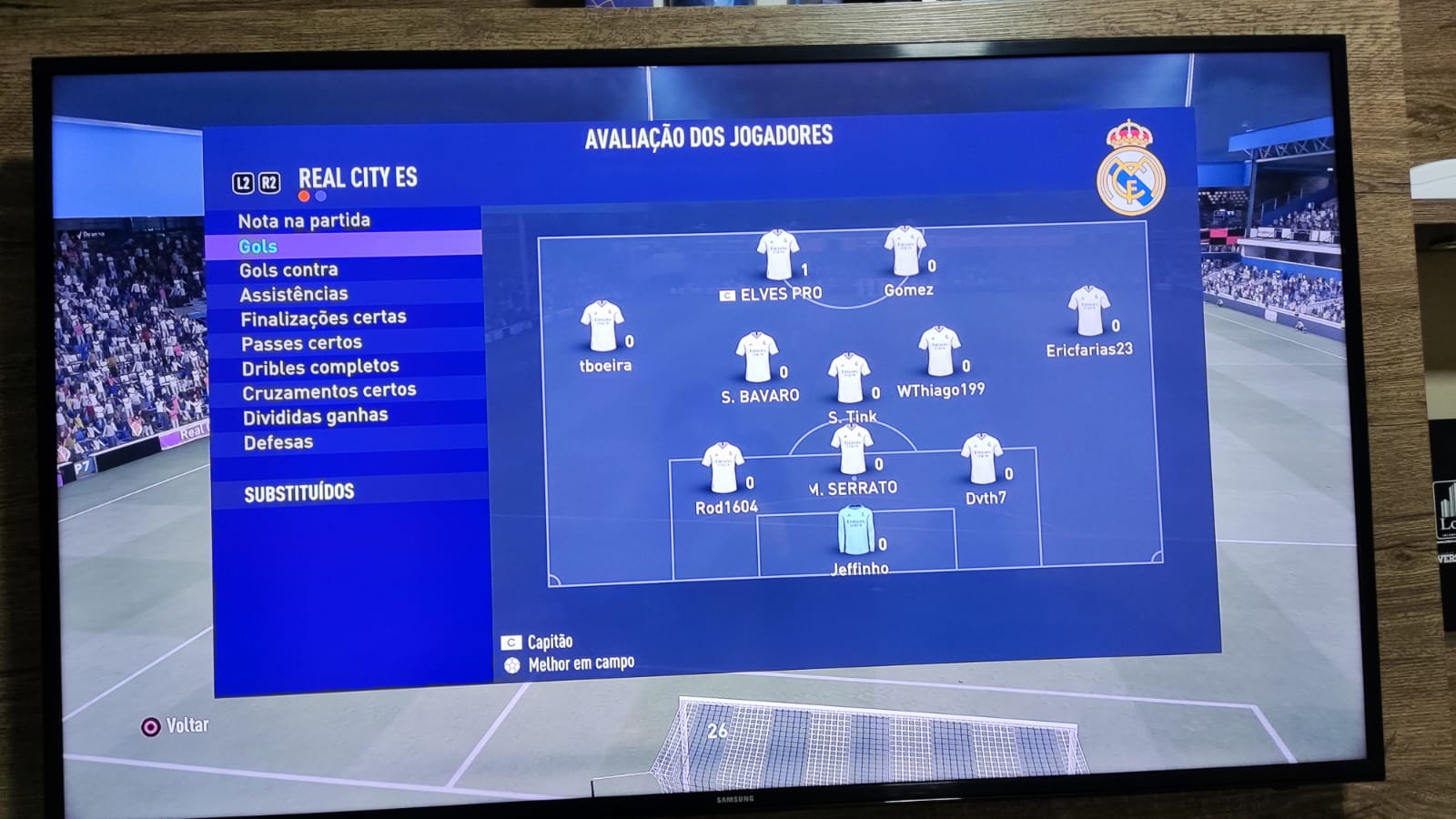Choose Dribles completos from the list
Screen dimensions: 1456x819
click(319, 367)
